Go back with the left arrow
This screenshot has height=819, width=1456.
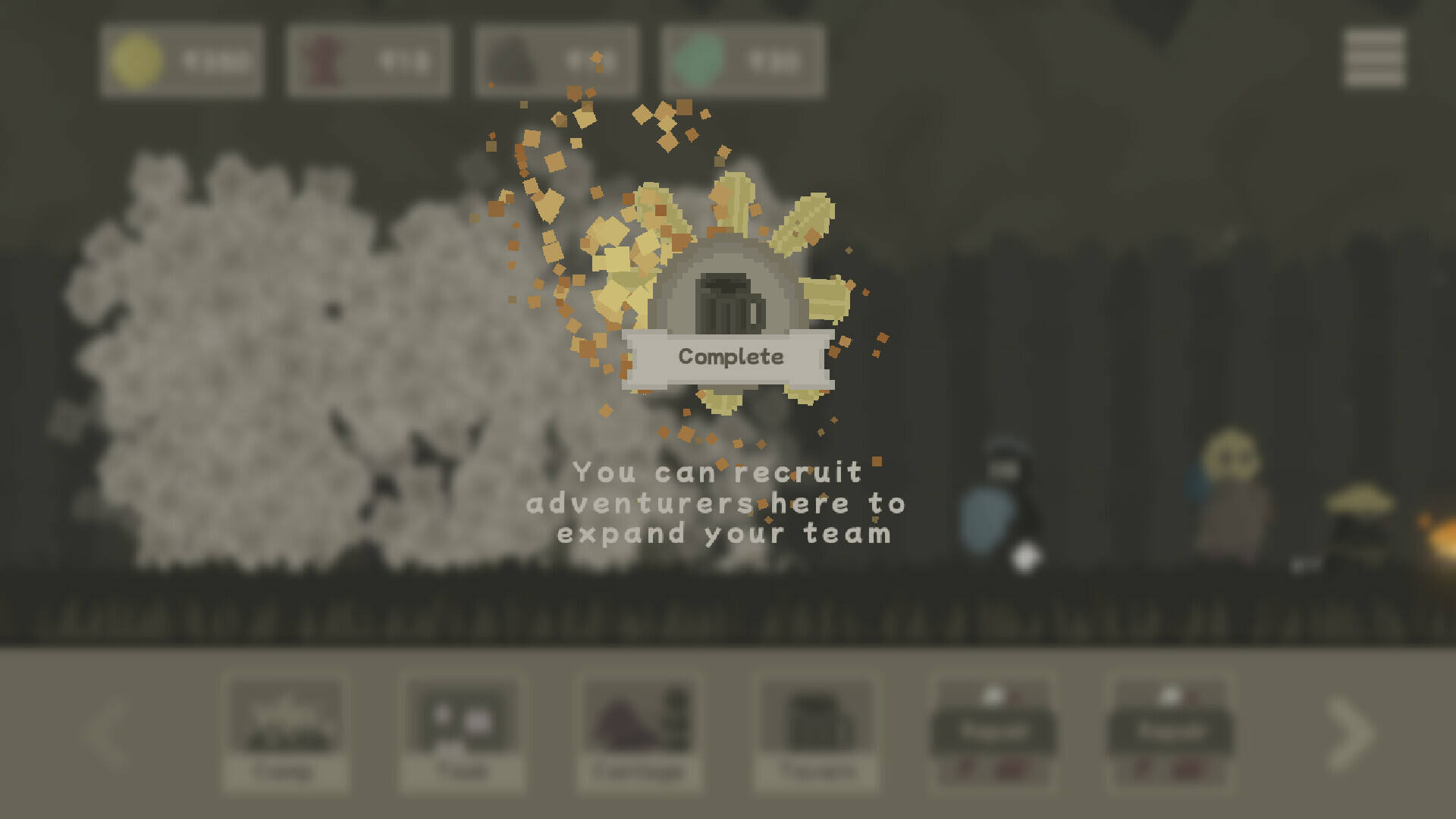(x=106, y=733)
